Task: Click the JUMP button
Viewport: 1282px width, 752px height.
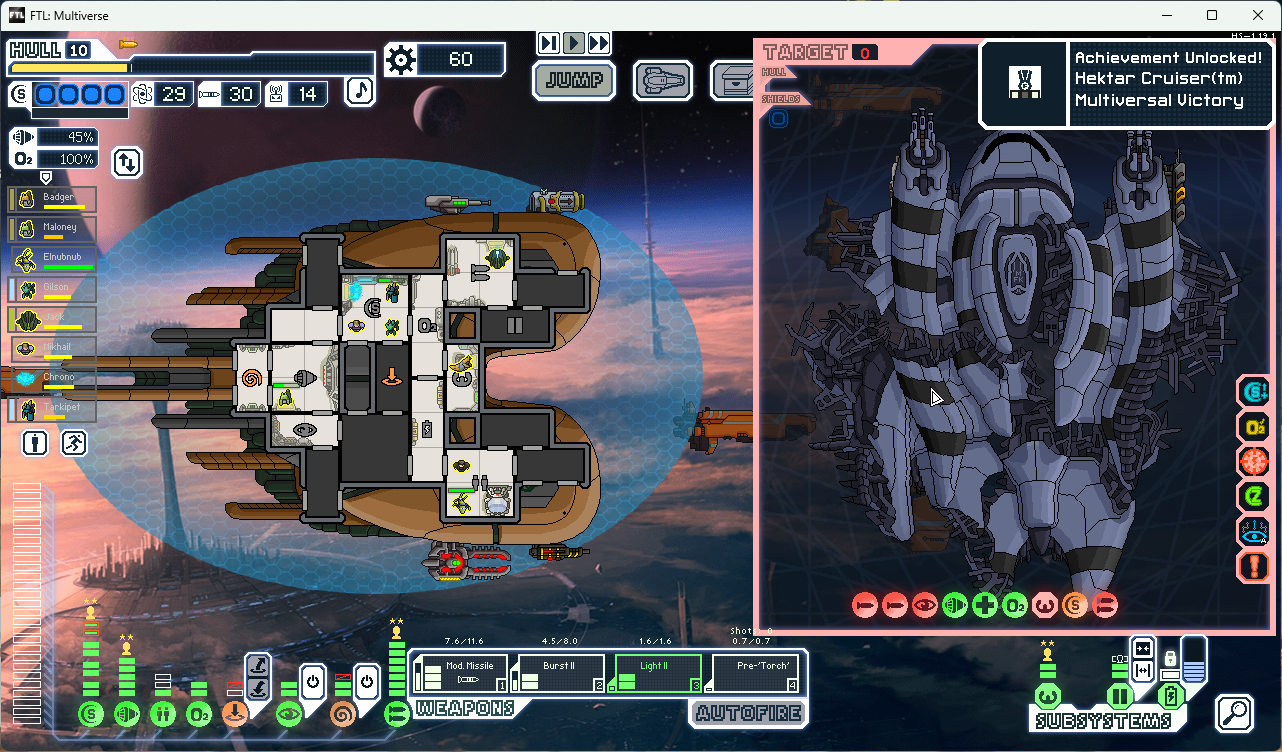Action: [573, 81]
